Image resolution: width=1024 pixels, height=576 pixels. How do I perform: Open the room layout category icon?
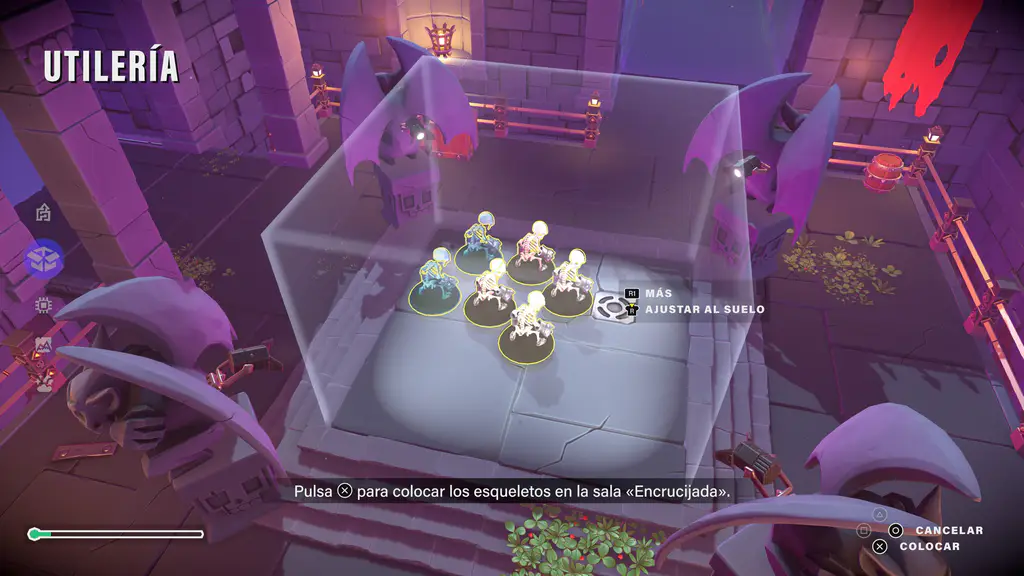pos(43,212)
